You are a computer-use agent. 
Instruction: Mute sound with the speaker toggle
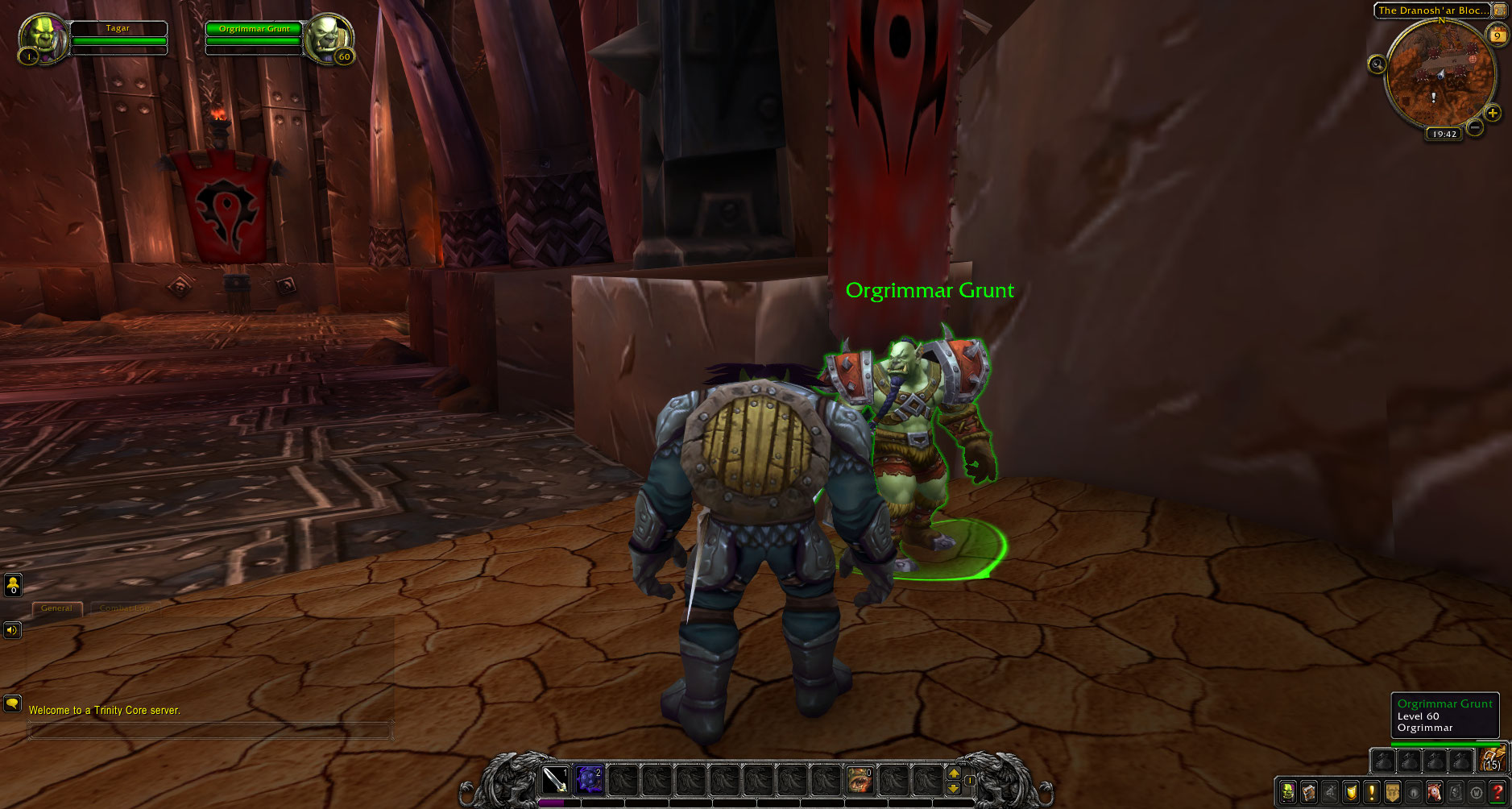tap(12, 631)
